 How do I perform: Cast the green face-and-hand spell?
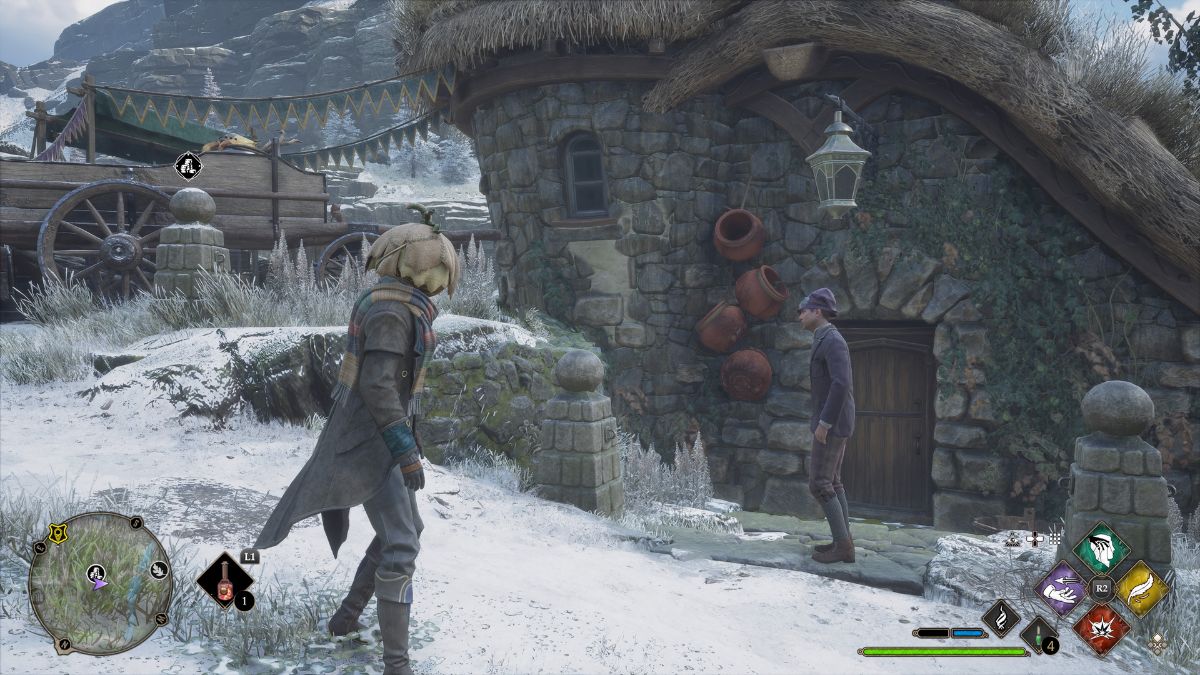coord(1102,548)
